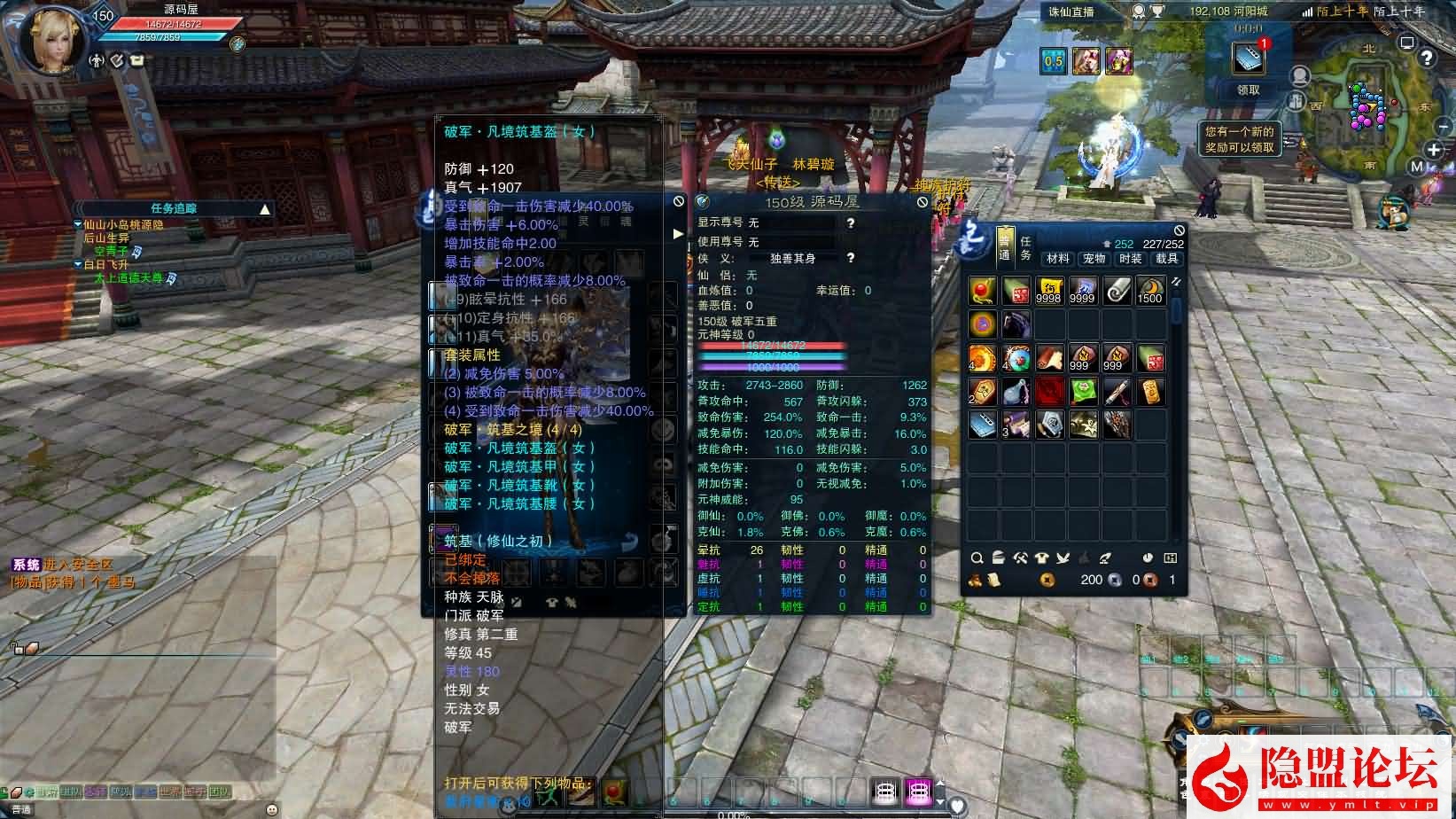Show the 载具 vehicles tab
Viewport: 1456px width, 819px height.
pyautogui.click(x=1167, y=258)
